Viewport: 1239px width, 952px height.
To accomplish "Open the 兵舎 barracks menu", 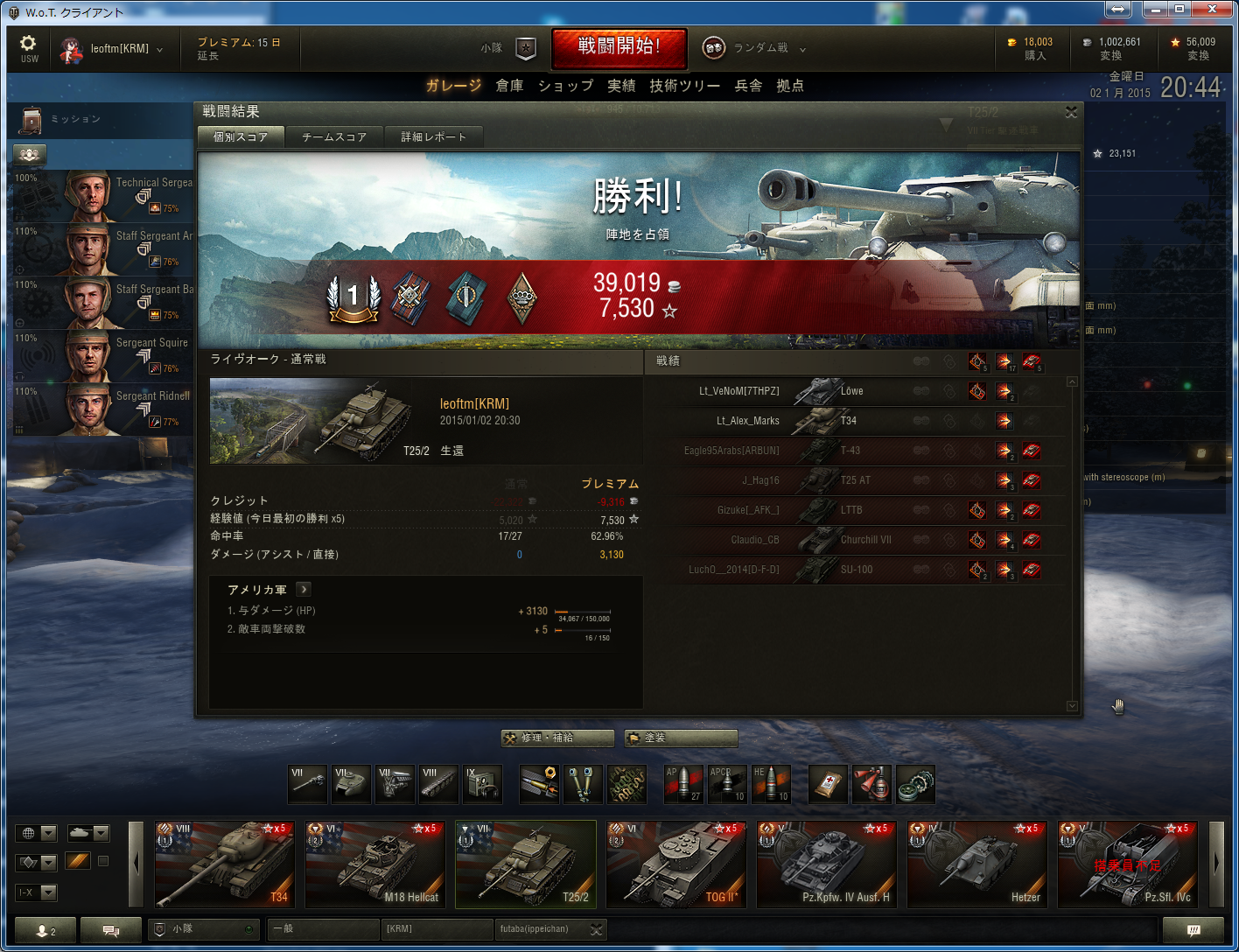I will (x=748, y=86).
